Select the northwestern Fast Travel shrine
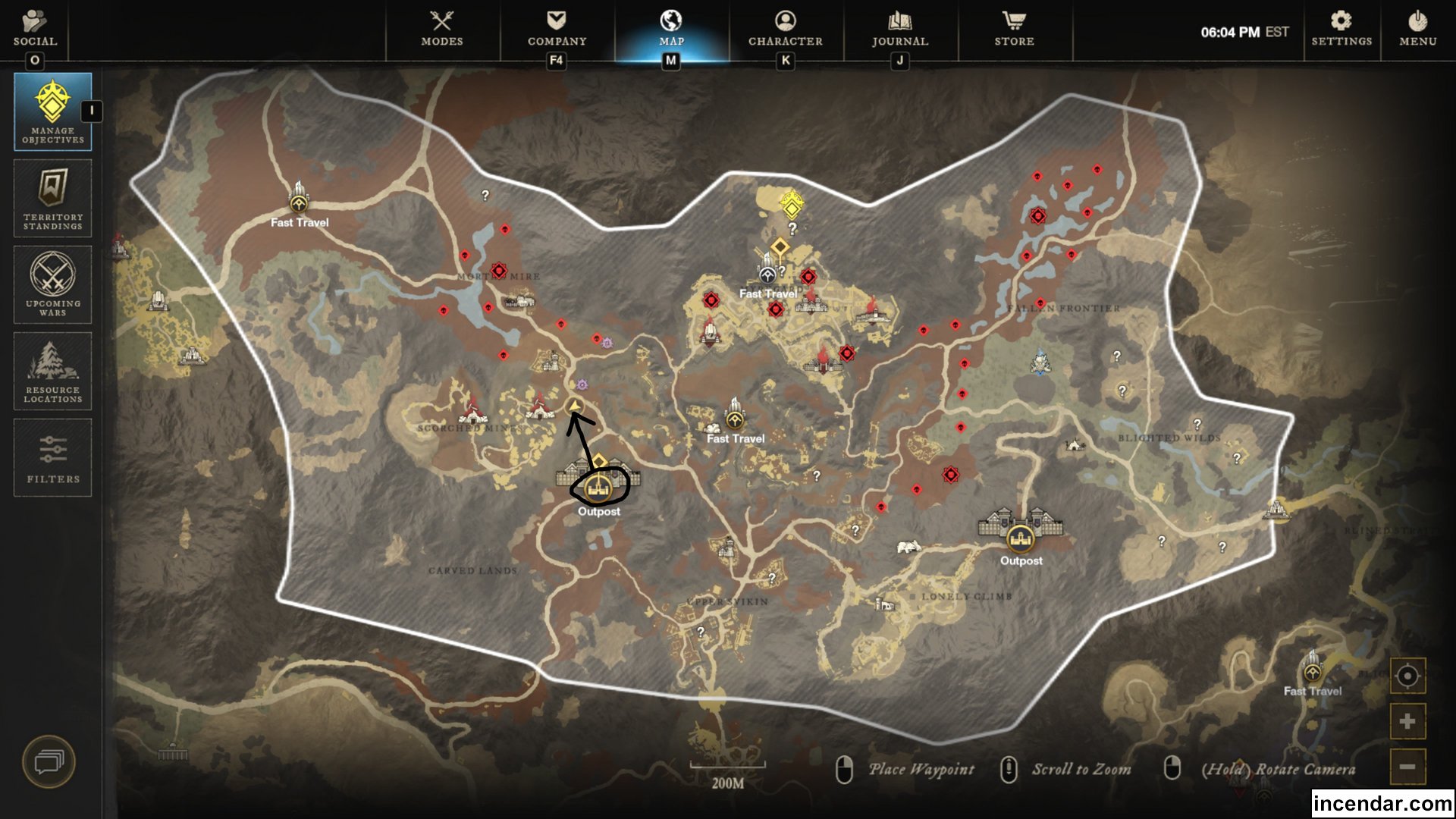 tap(298, 203)
